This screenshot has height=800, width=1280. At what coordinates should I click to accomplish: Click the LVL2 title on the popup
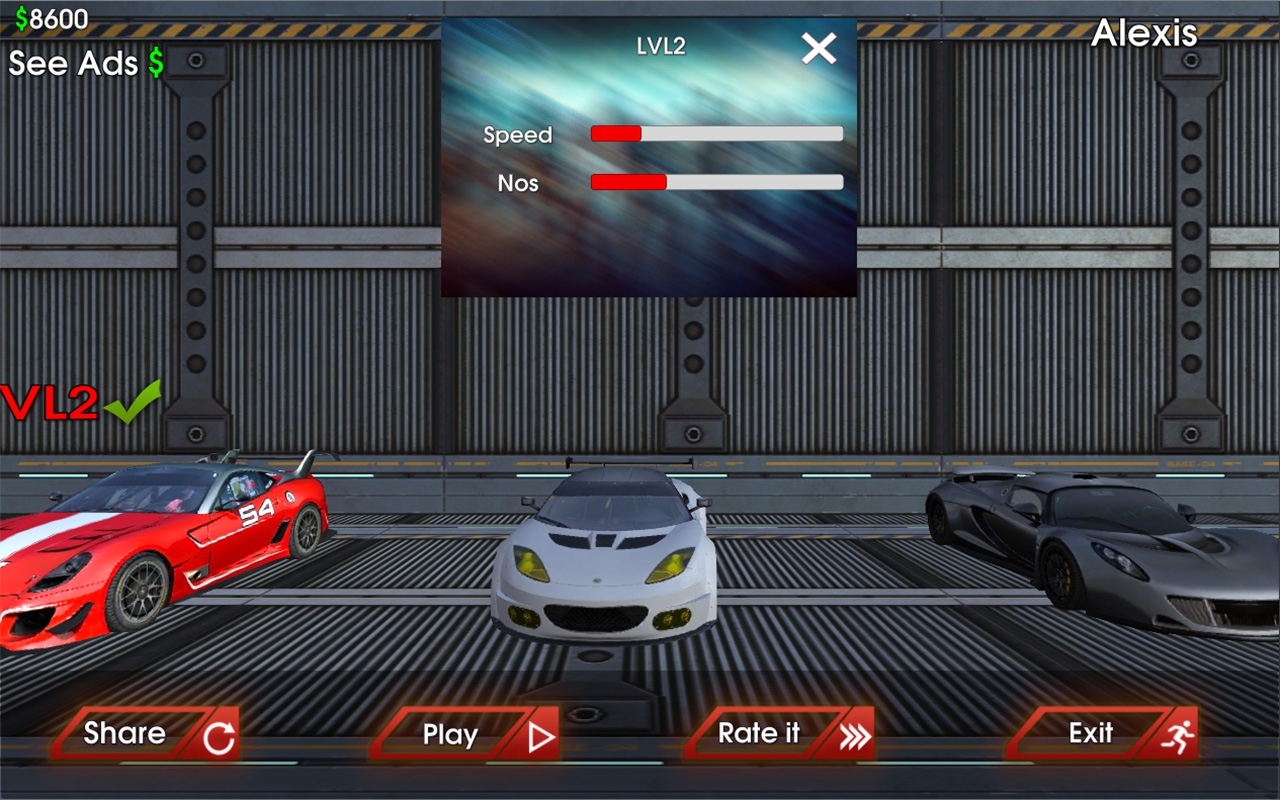click(x=658, y=45)
